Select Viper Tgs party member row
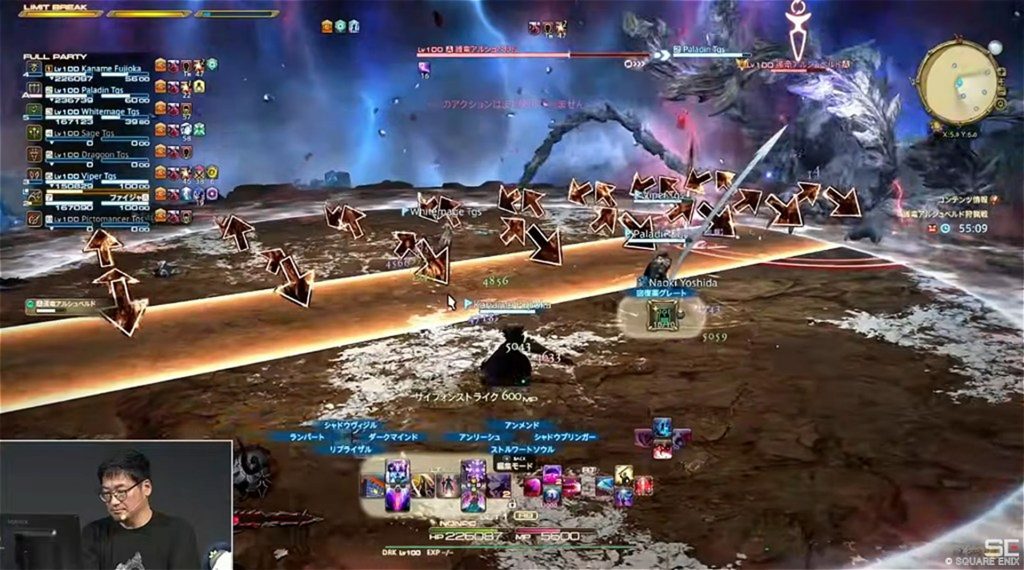The image size is (1024, 570). (x=97, y=174)
